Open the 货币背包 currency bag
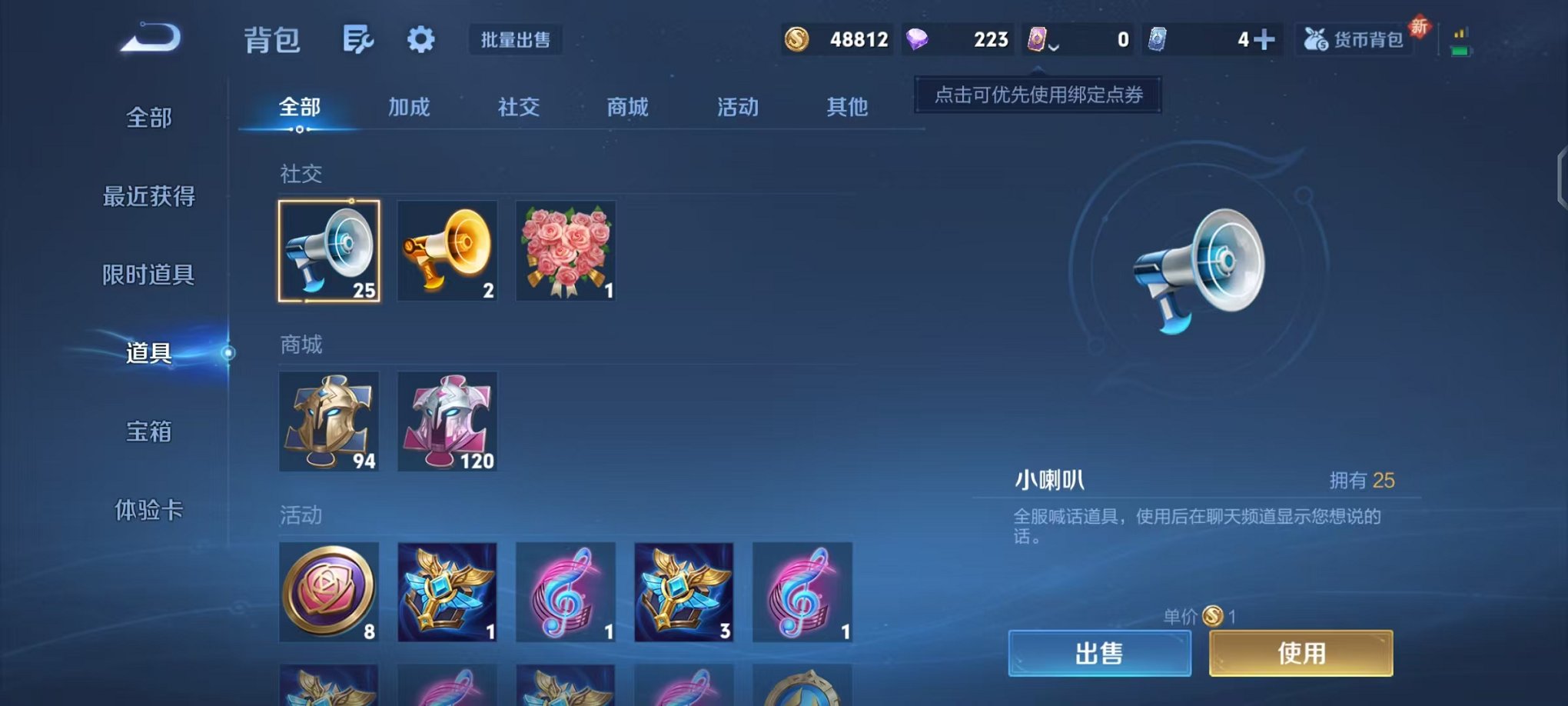1568x706 pixels. tap(1355, 39)
